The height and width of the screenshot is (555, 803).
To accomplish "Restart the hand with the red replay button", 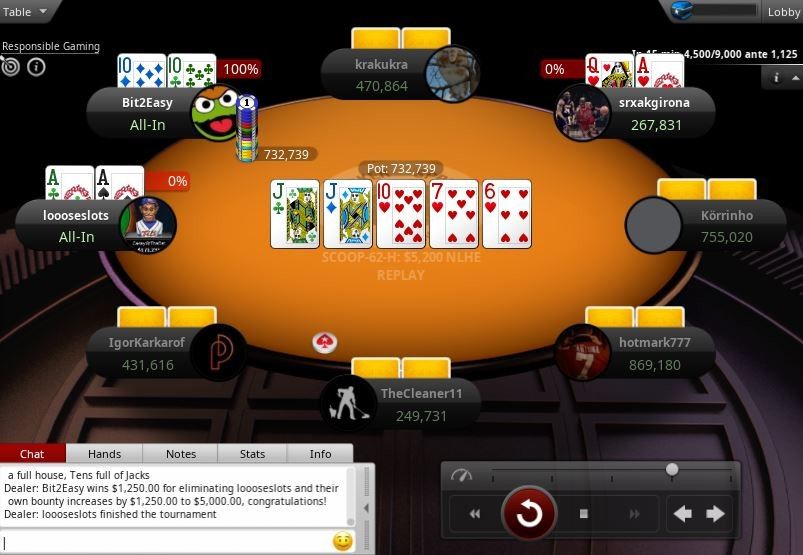I will (x=528, y=514).
